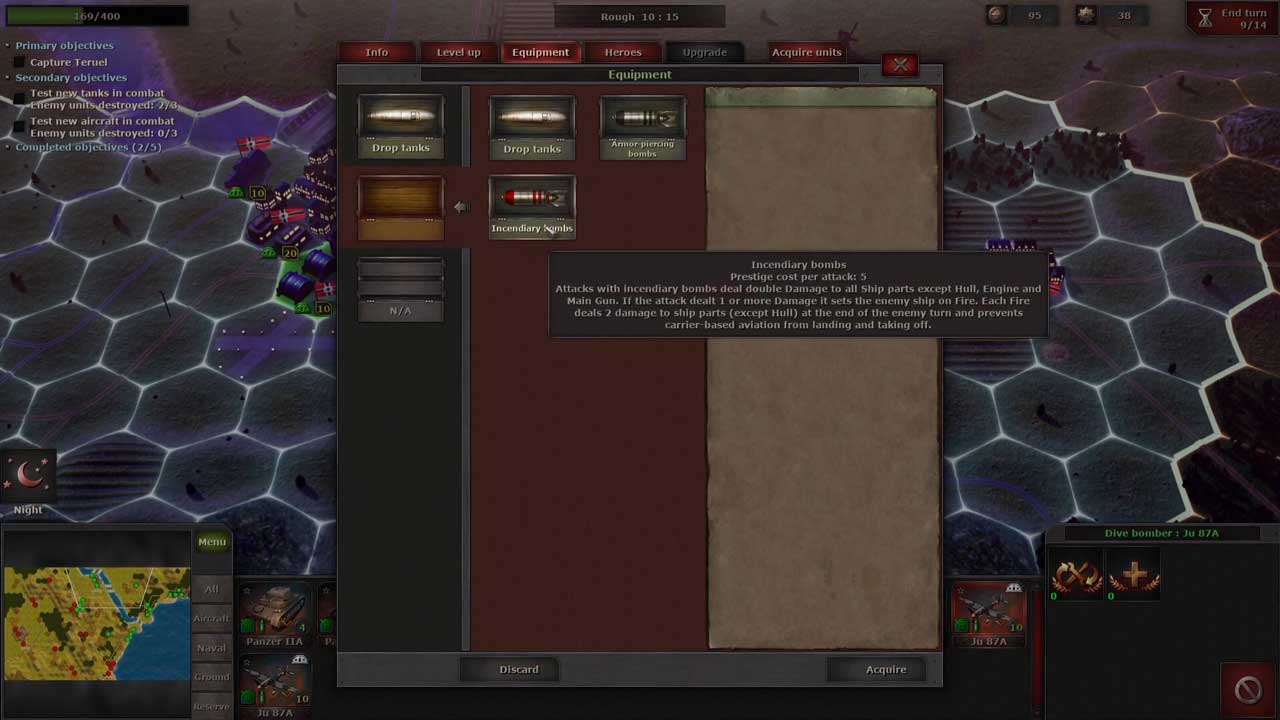Image resolution: width=1280 pixels, height=720 pixels.
Task: Select the Armor-piercing bombs equipment
Action: click(x=643, y=126)
